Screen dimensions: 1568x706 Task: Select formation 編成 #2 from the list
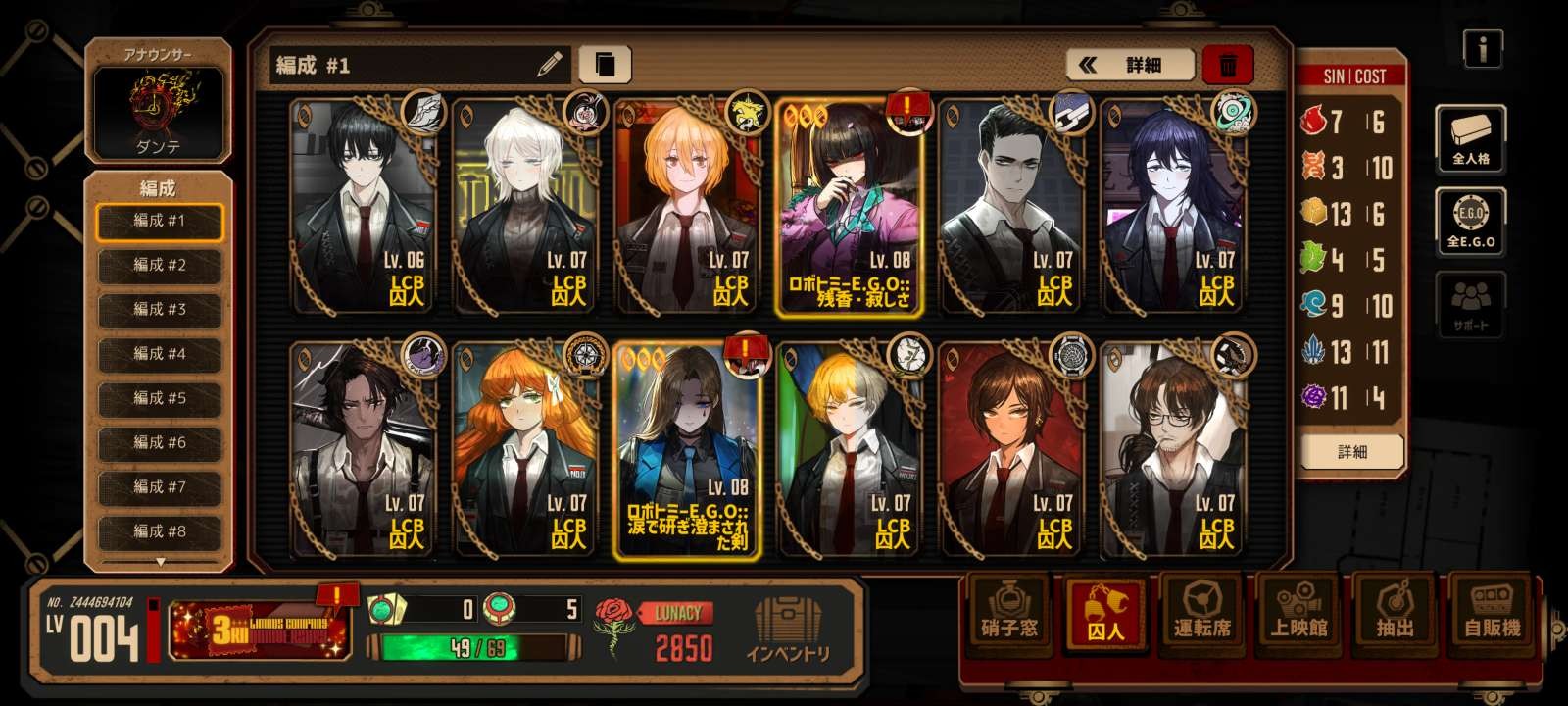(159, 265)
